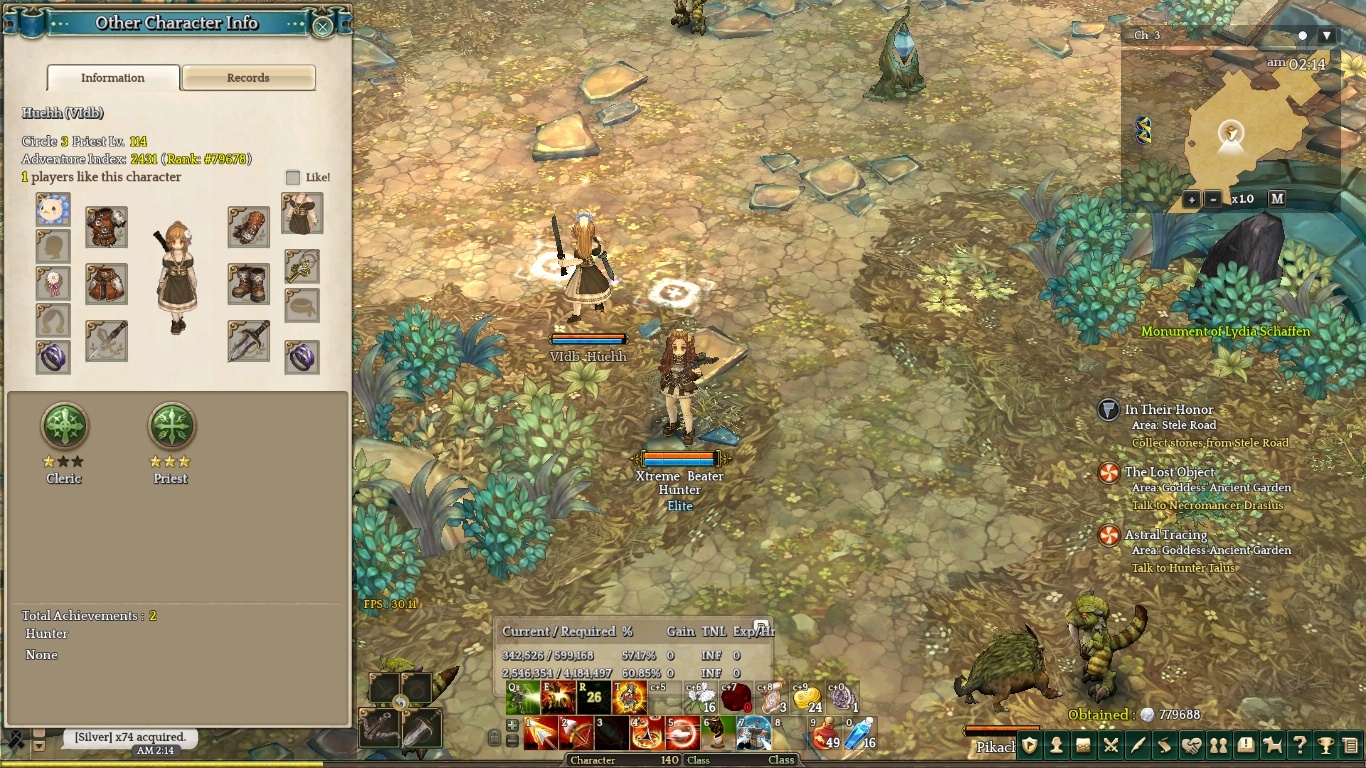Inspect the black dress costume slot
This screenshot has height=768, width=1366.
(x=302, y=214)
